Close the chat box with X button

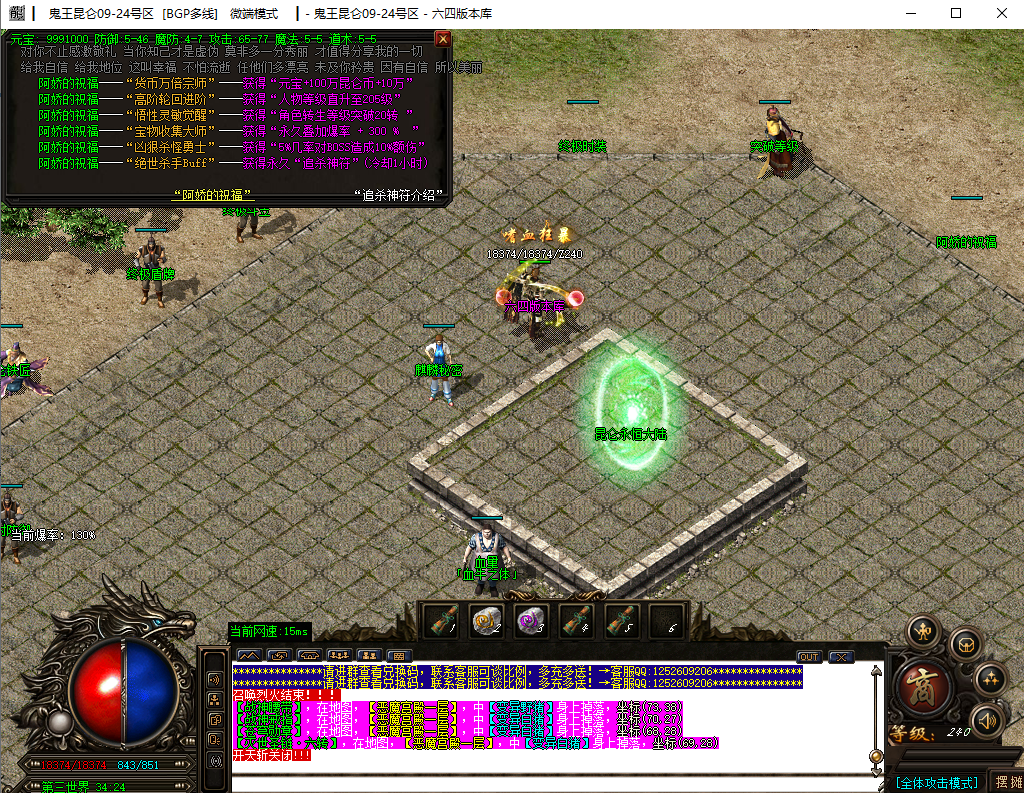pyautogui.click(x=841, y=657)
